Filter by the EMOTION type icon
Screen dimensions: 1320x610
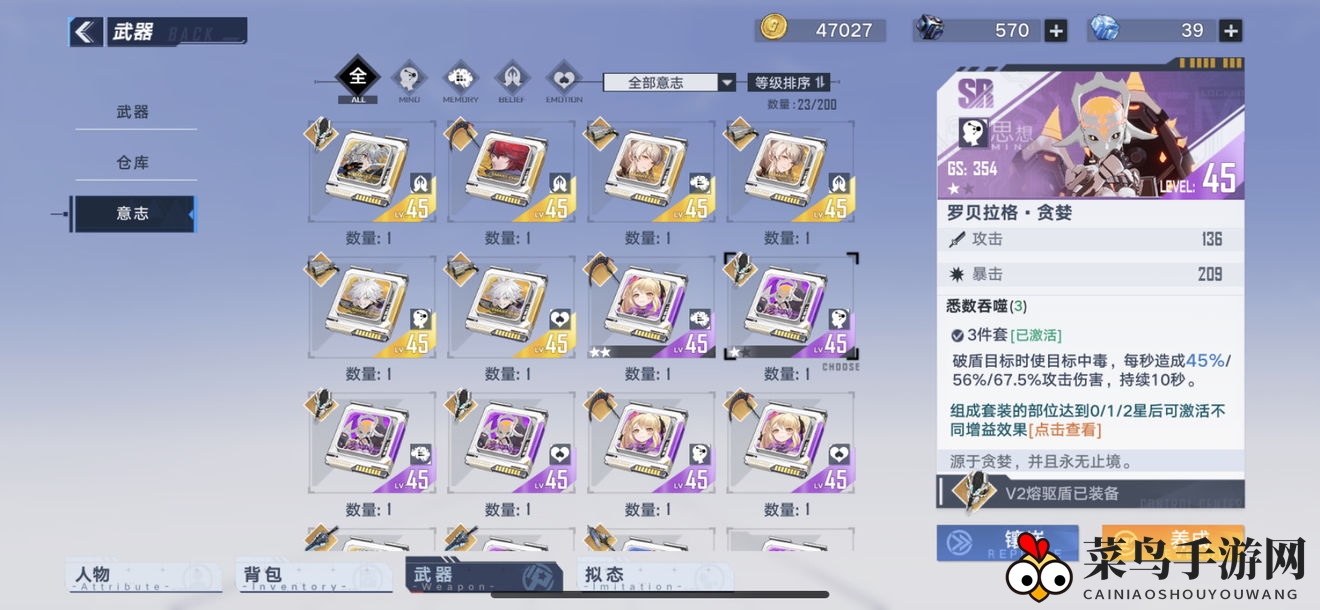pos(564,79)
